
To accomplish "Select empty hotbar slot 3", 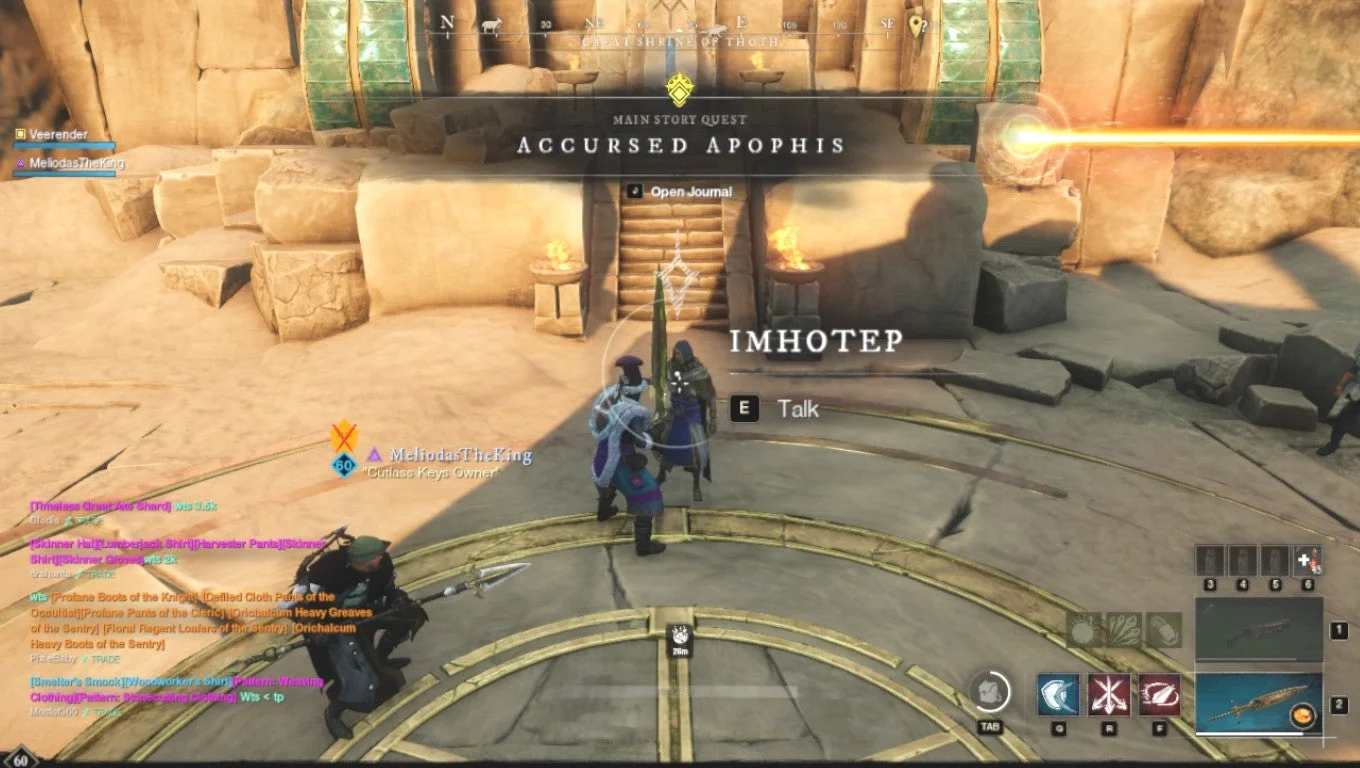I will coord(1211,559).
